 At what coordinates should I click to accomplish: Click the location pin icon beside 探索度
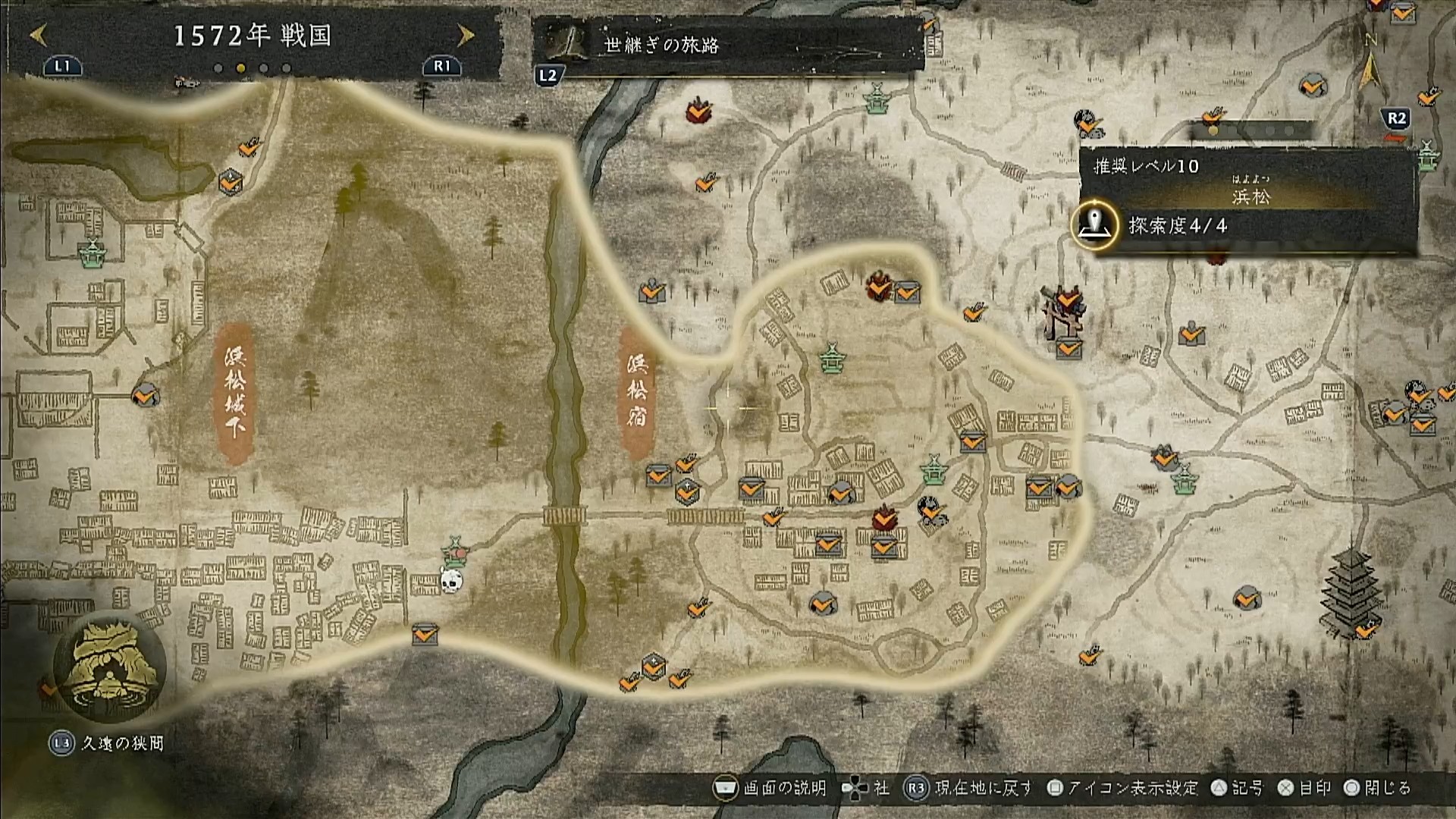1094,225
